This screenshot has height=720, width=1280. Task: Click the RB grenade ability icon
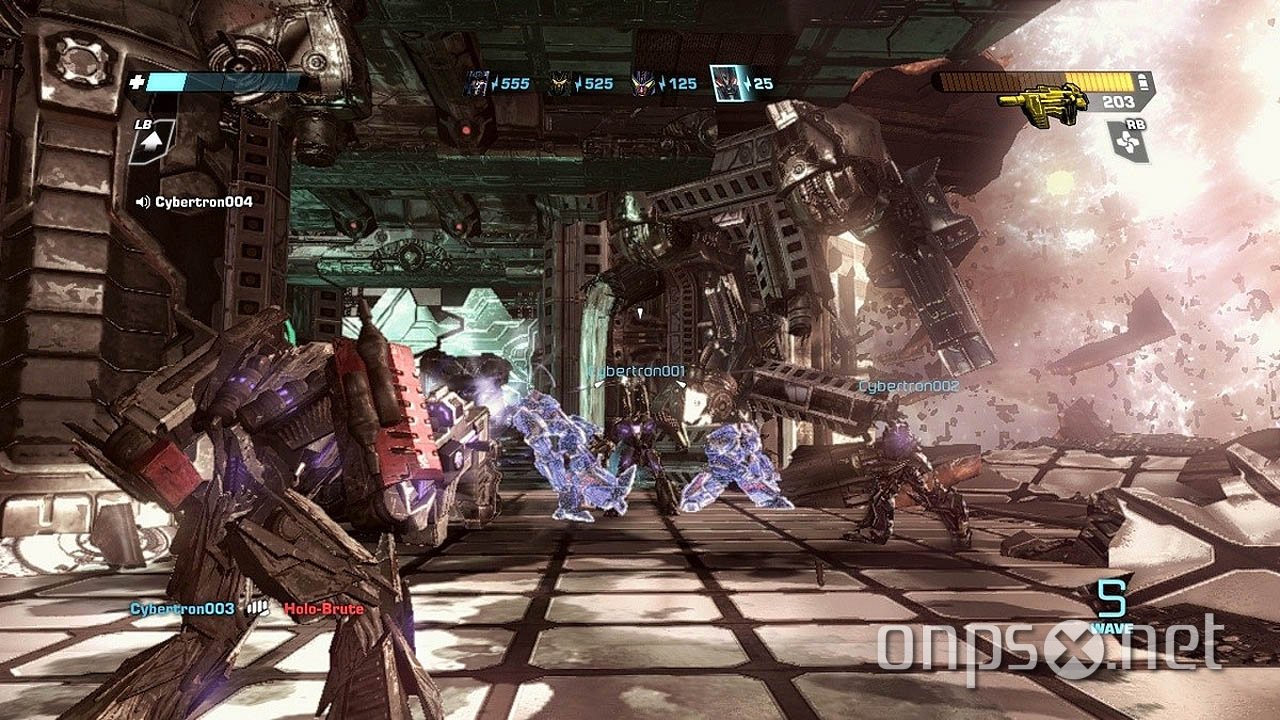[x=1127, y=140]
